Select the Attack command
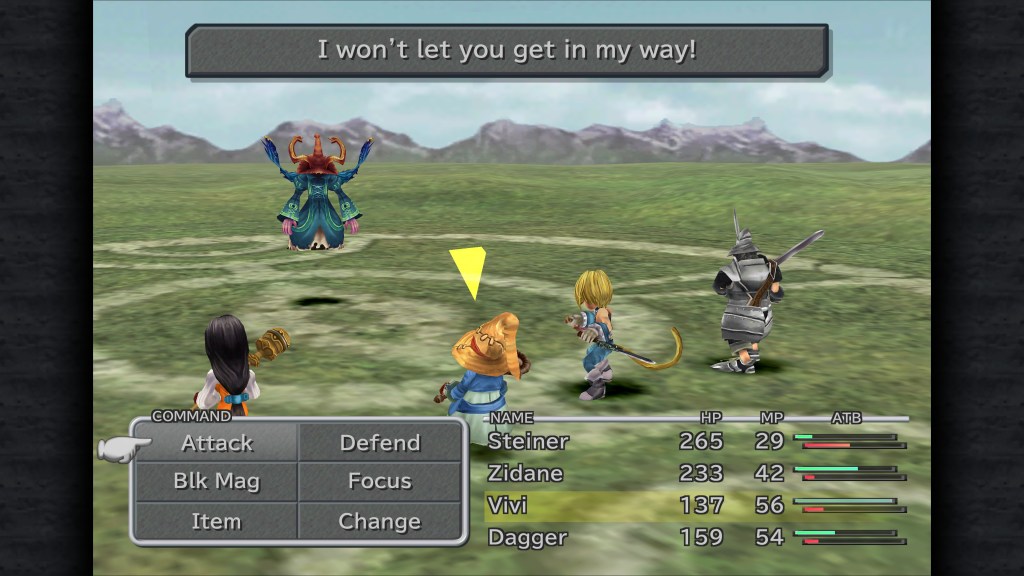This screenshot has width=1024, height=576. click(x=217, y=443)
